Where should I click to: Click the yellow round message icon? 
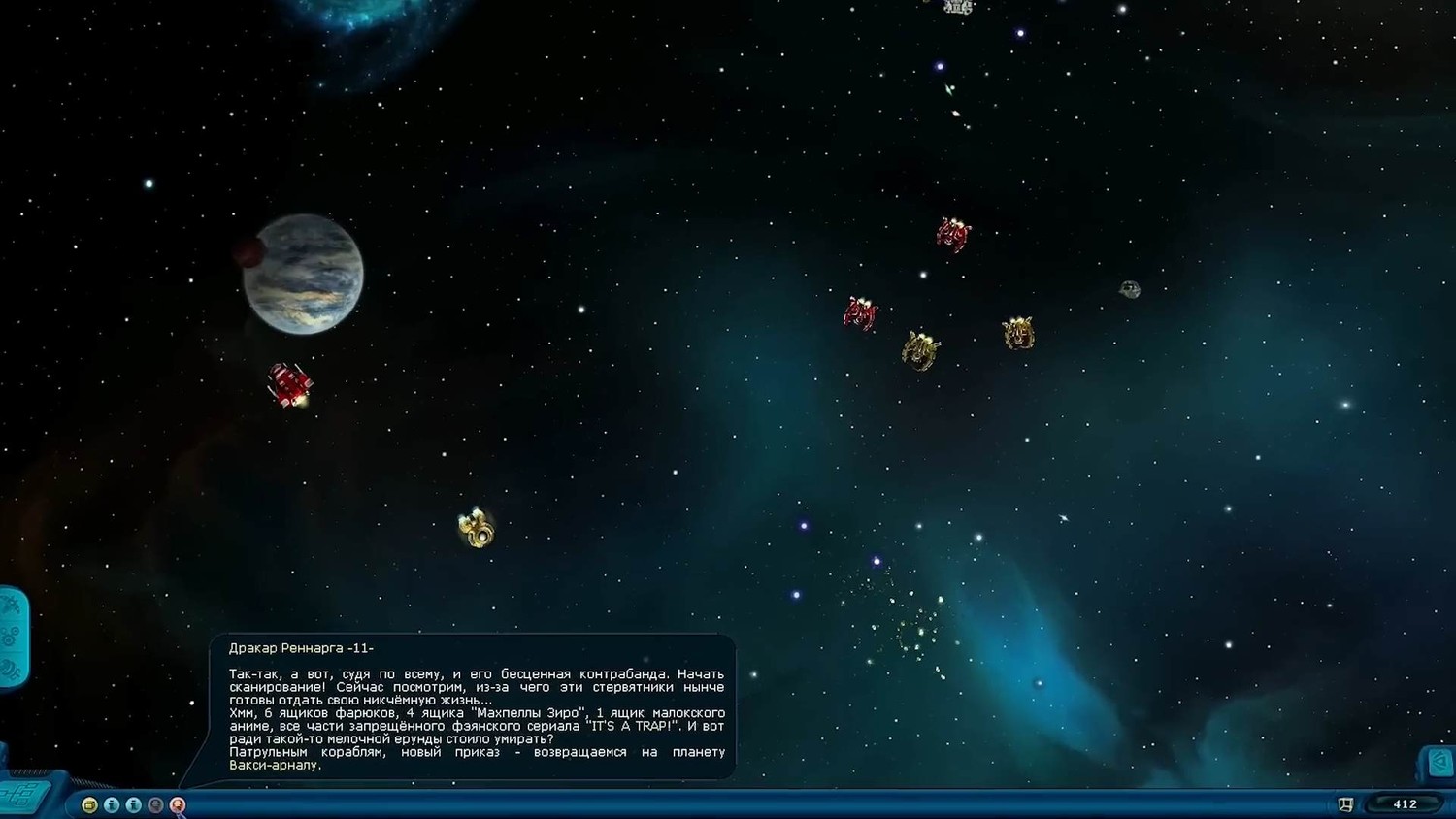pos(89,804)
